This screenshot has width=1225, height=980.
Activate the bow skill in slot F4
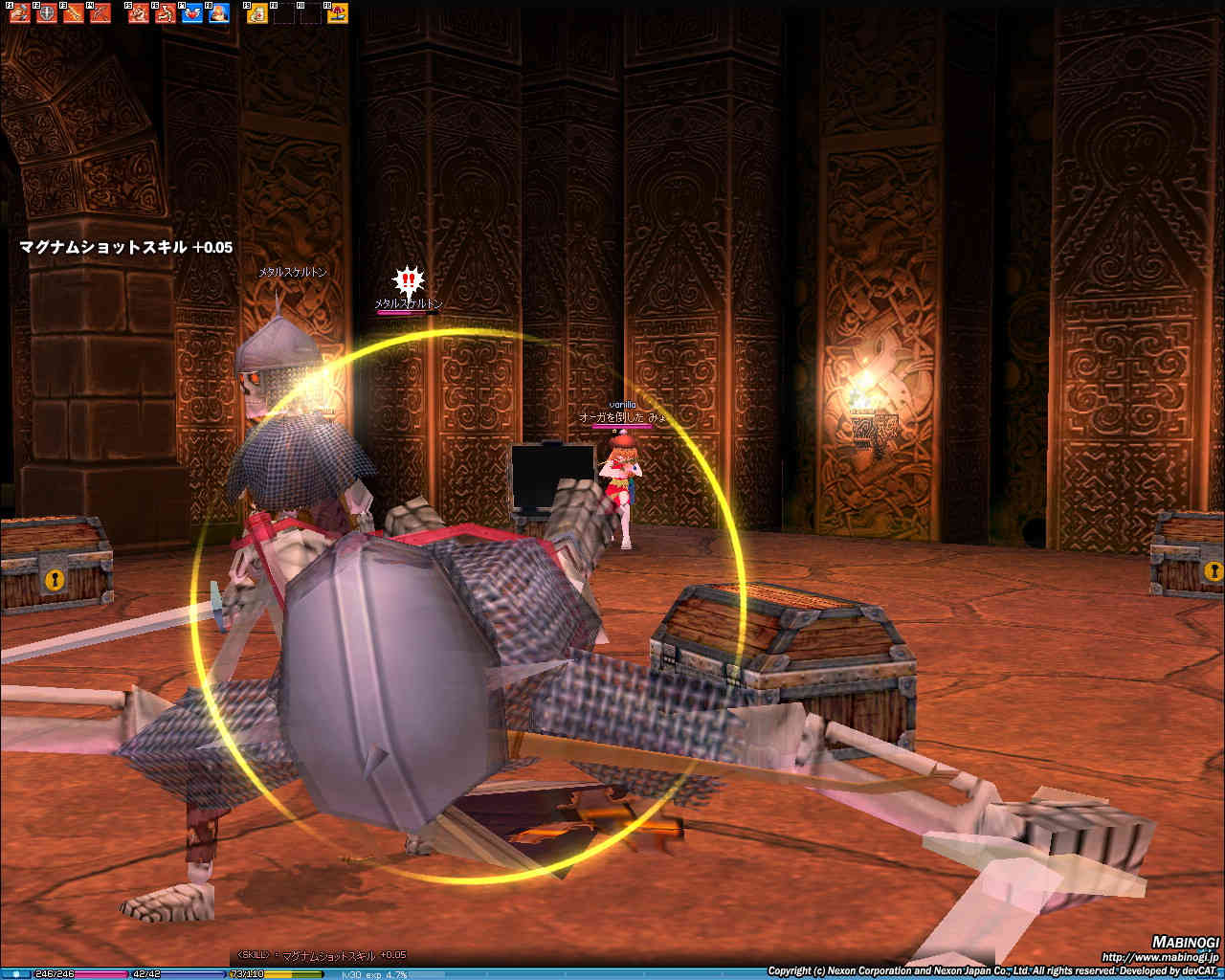click(x=100, y=13)
